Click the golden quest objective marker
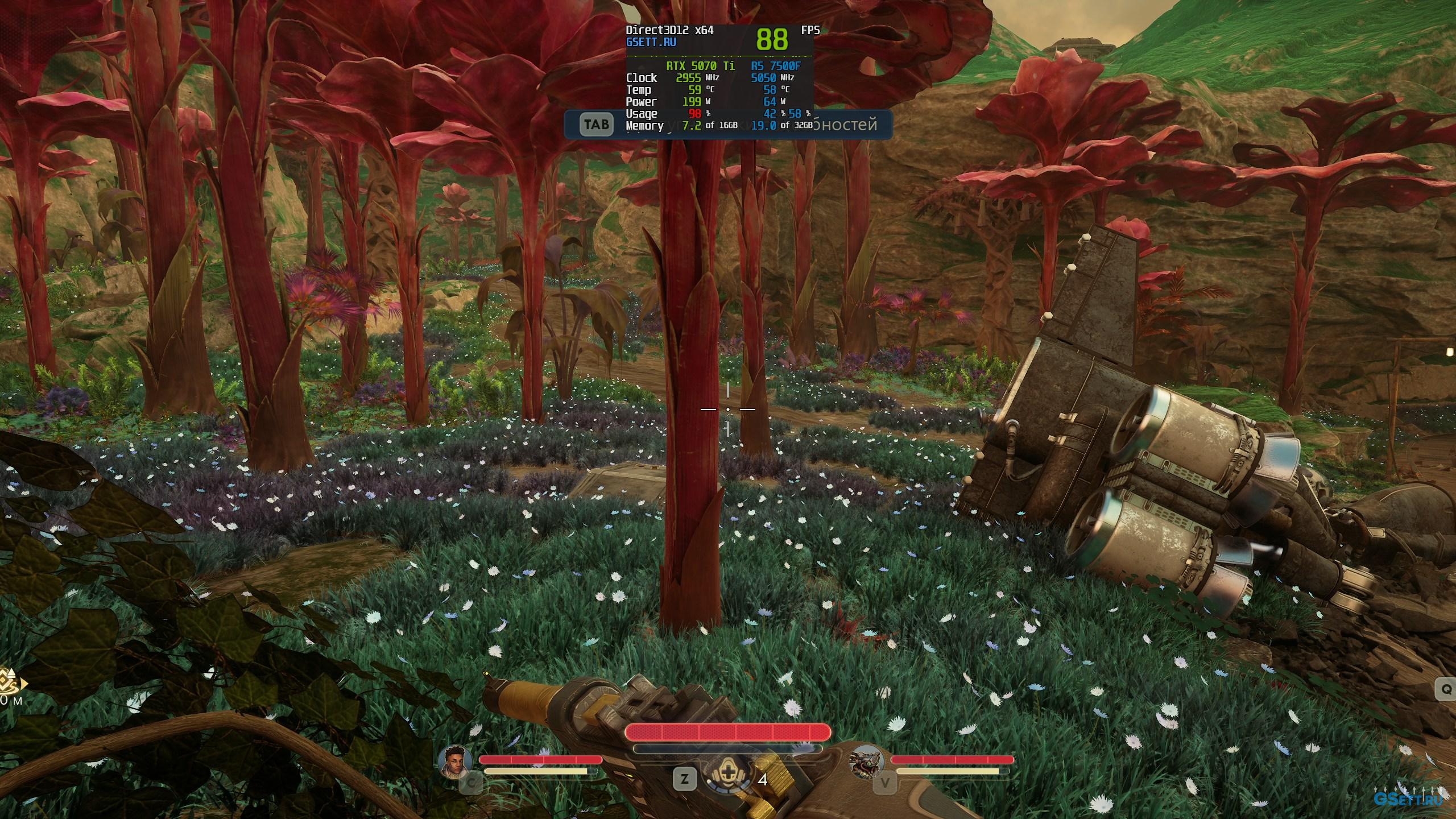 click(10, 685)
